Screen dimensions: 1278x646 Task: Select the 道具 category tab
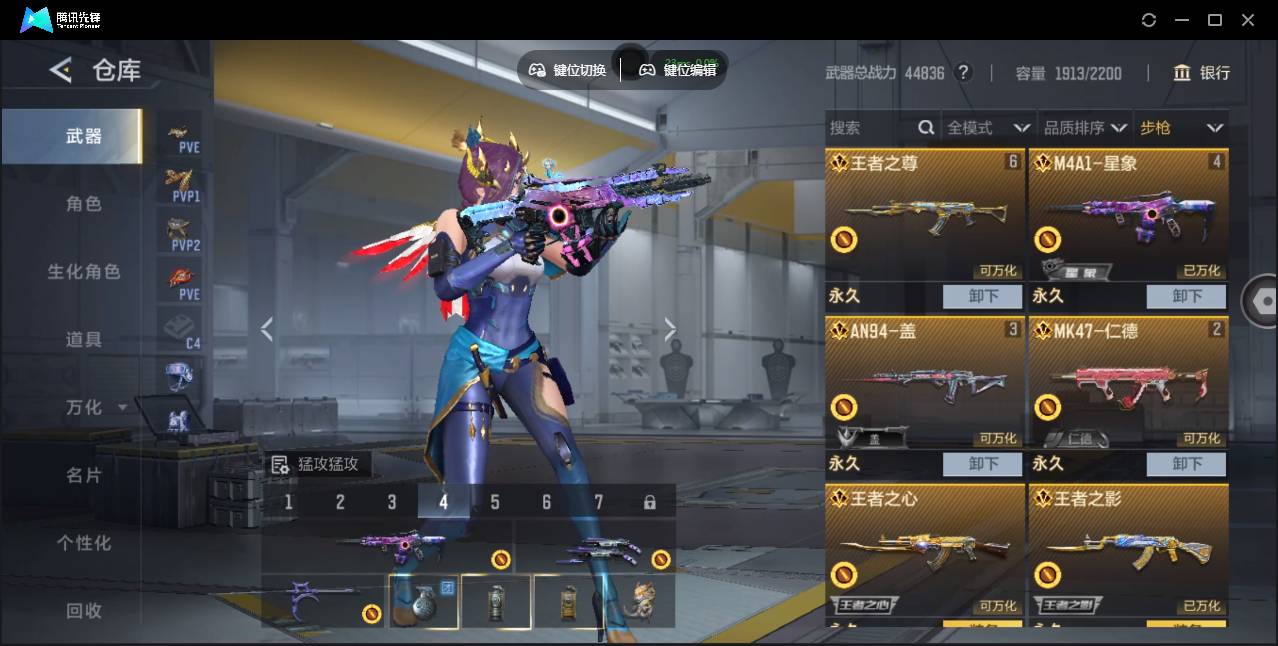tap(84, 340)
